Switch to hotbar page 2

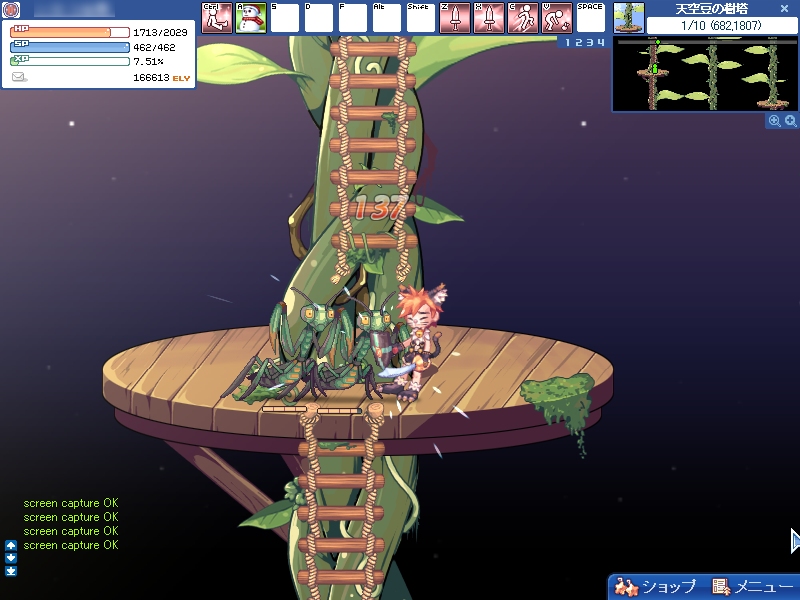pyautogui.click(x=577, y=43)
